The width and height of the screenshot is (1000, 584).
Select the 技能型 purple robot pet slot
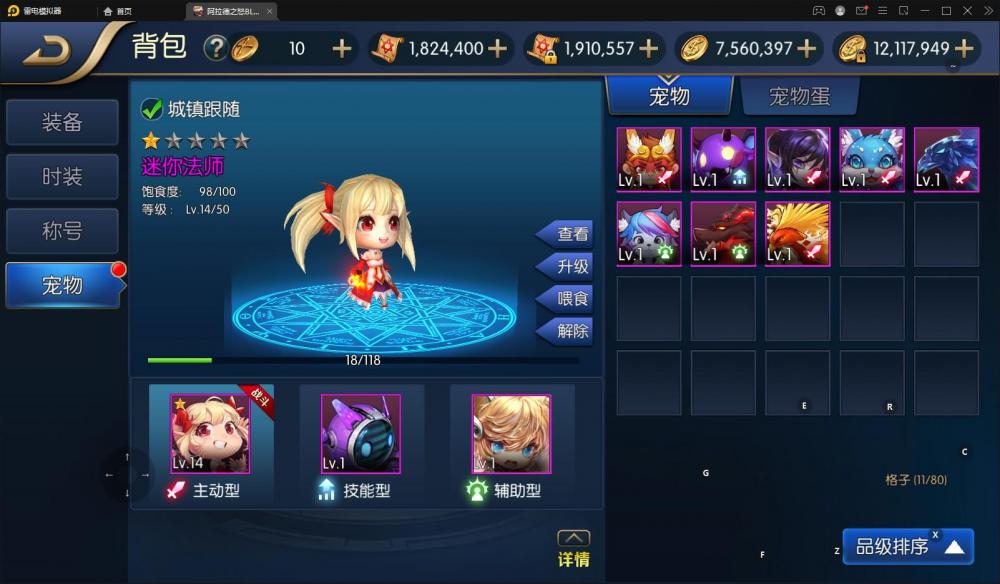pos(360,434)
